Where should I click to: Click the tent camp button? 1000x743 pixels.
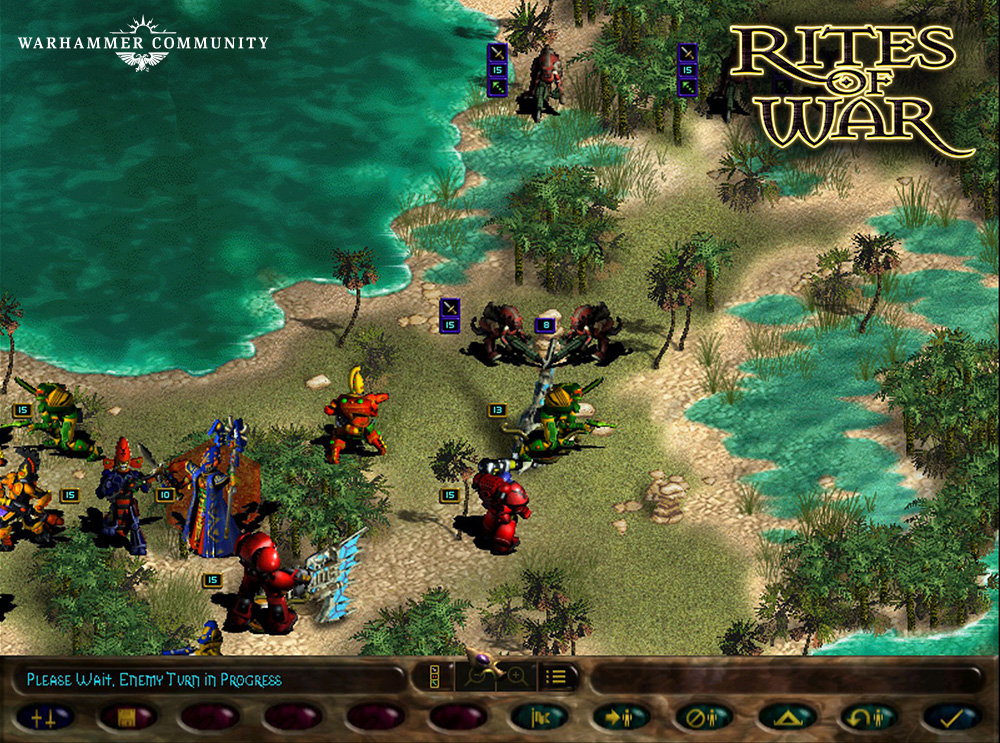coord(786,716)
